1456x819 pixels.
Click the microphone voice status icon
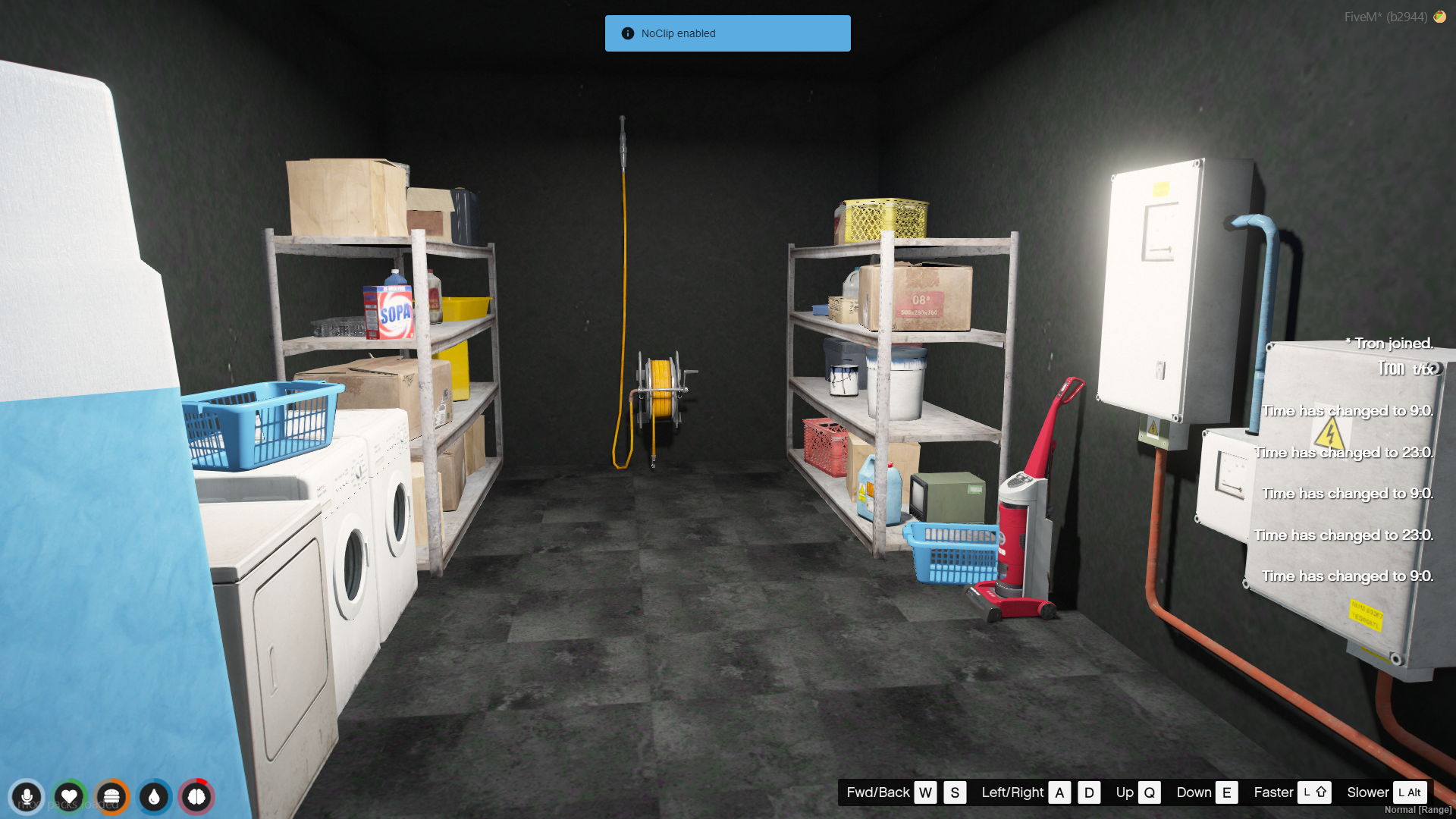coord(27,797)
